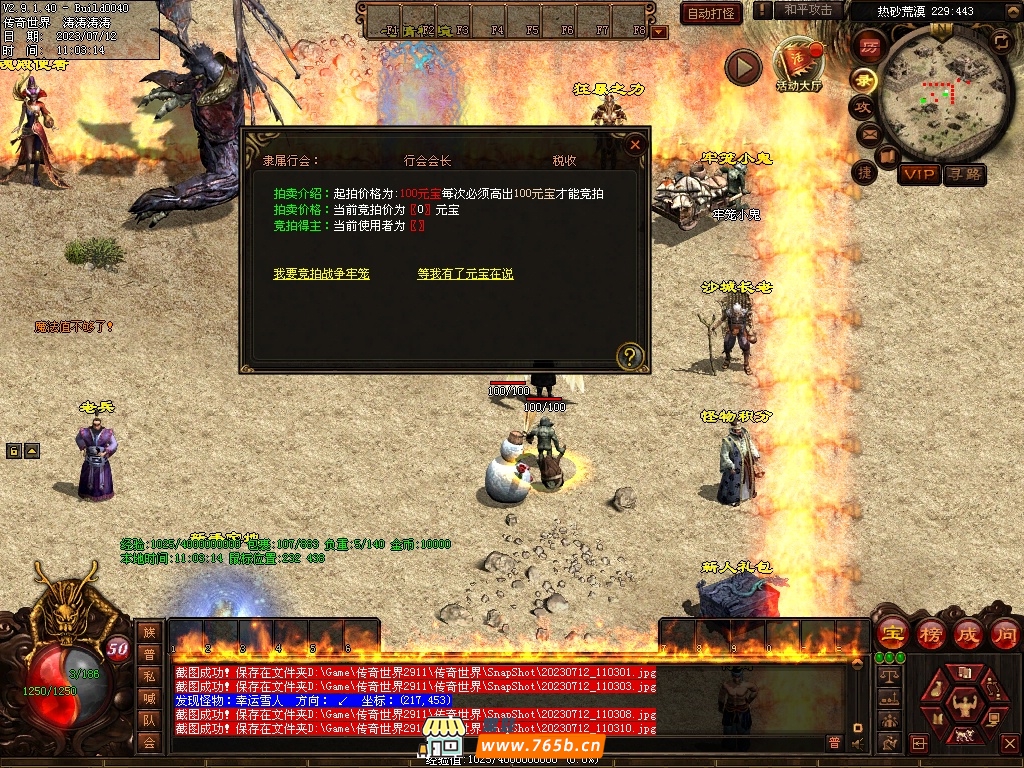Viewport: 1024px width, 768px height.
Task: Open the 活动大厅 activity hall icon
Action: tap(797, 64)
